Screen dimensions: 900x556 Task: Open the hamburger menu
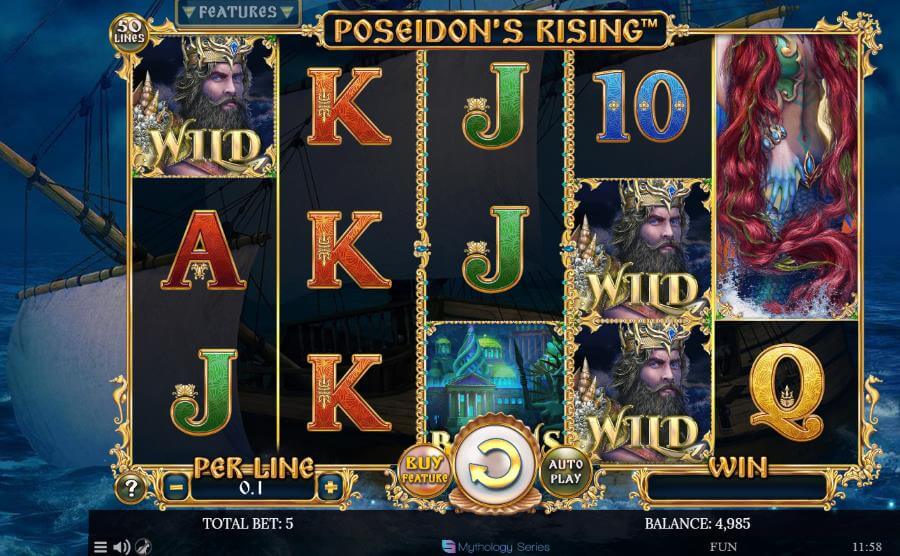tap(100, 547)
